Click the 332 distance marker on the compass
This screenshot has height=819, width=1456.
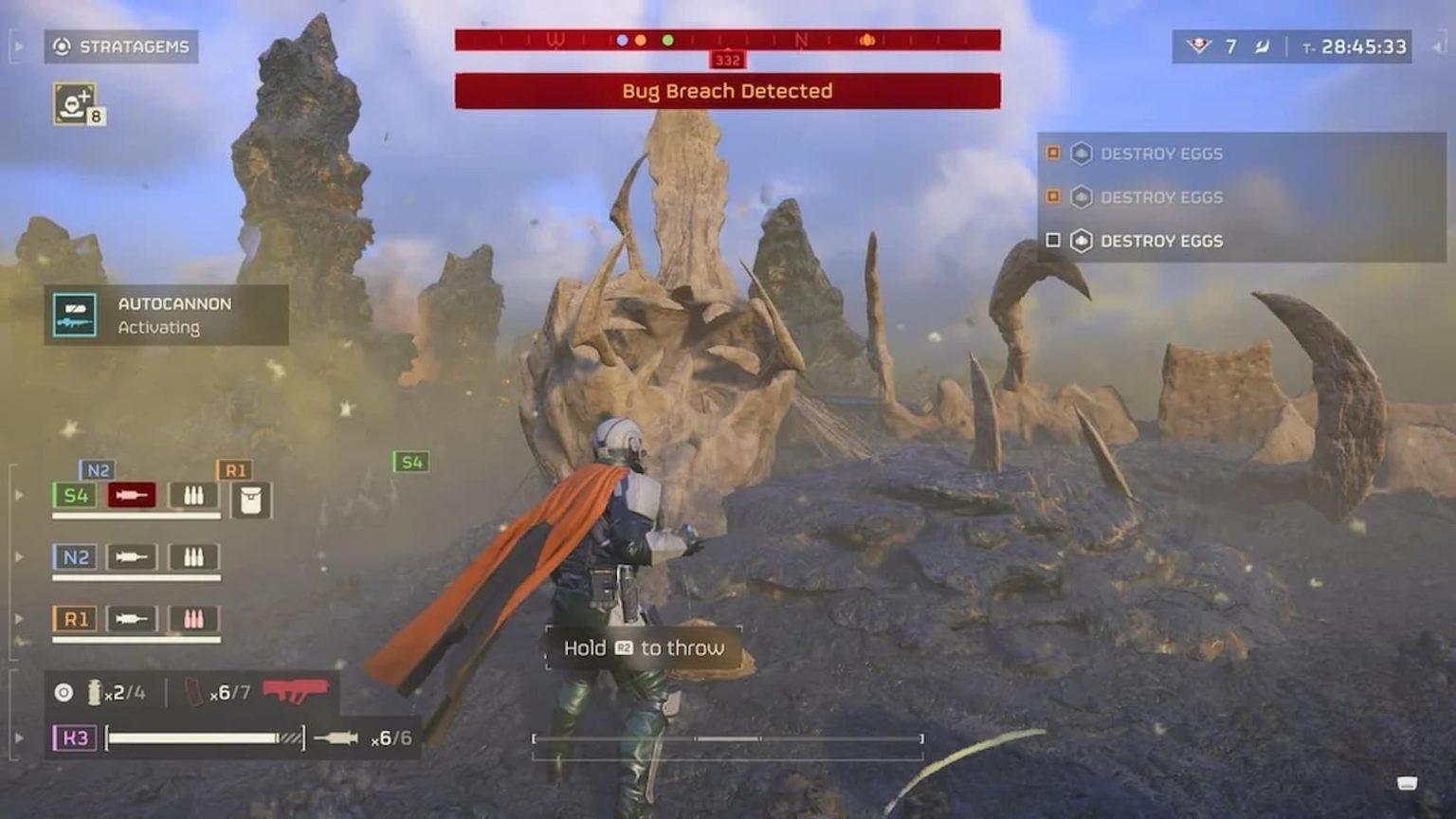pos(726,60)
